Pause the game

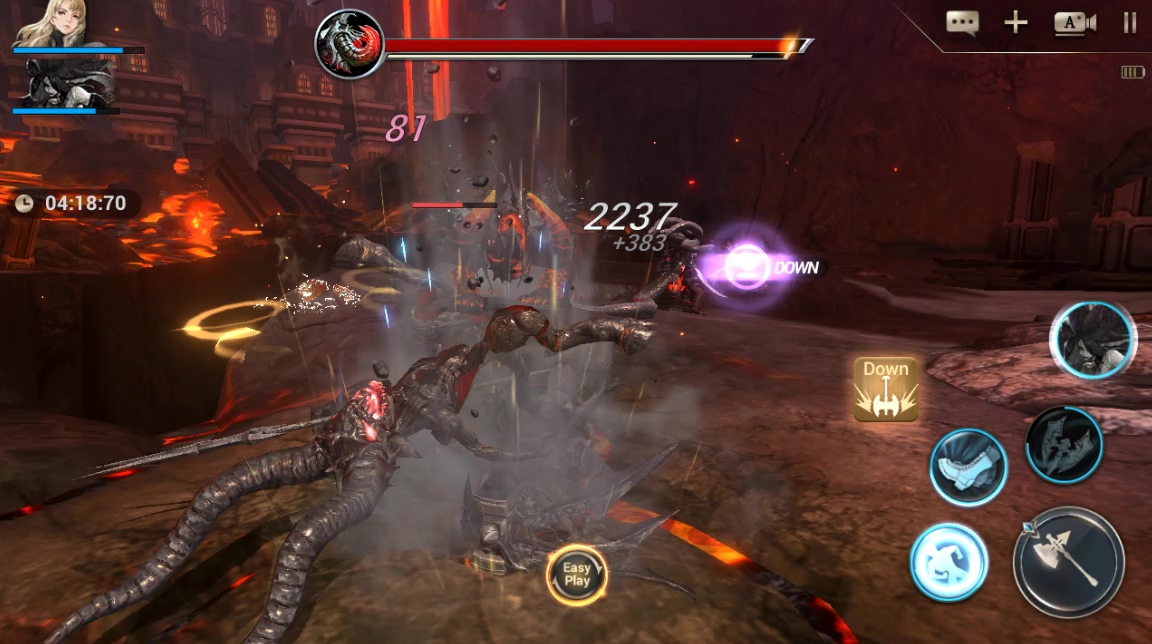coord(1130,23)
